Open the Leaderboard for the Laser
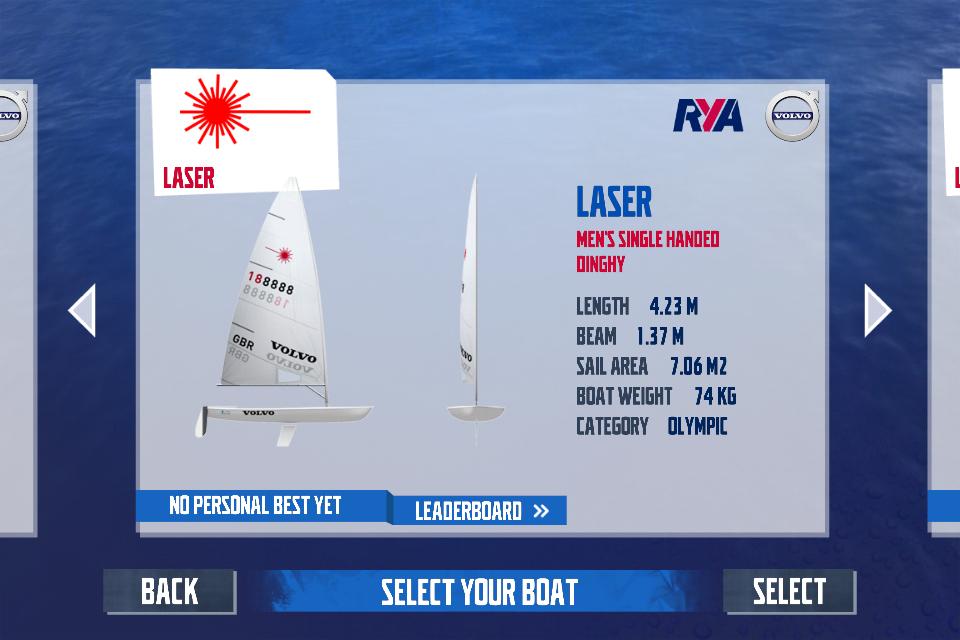Image resolution: width=960 pixels, height=640 pixels. click(480, 511)
